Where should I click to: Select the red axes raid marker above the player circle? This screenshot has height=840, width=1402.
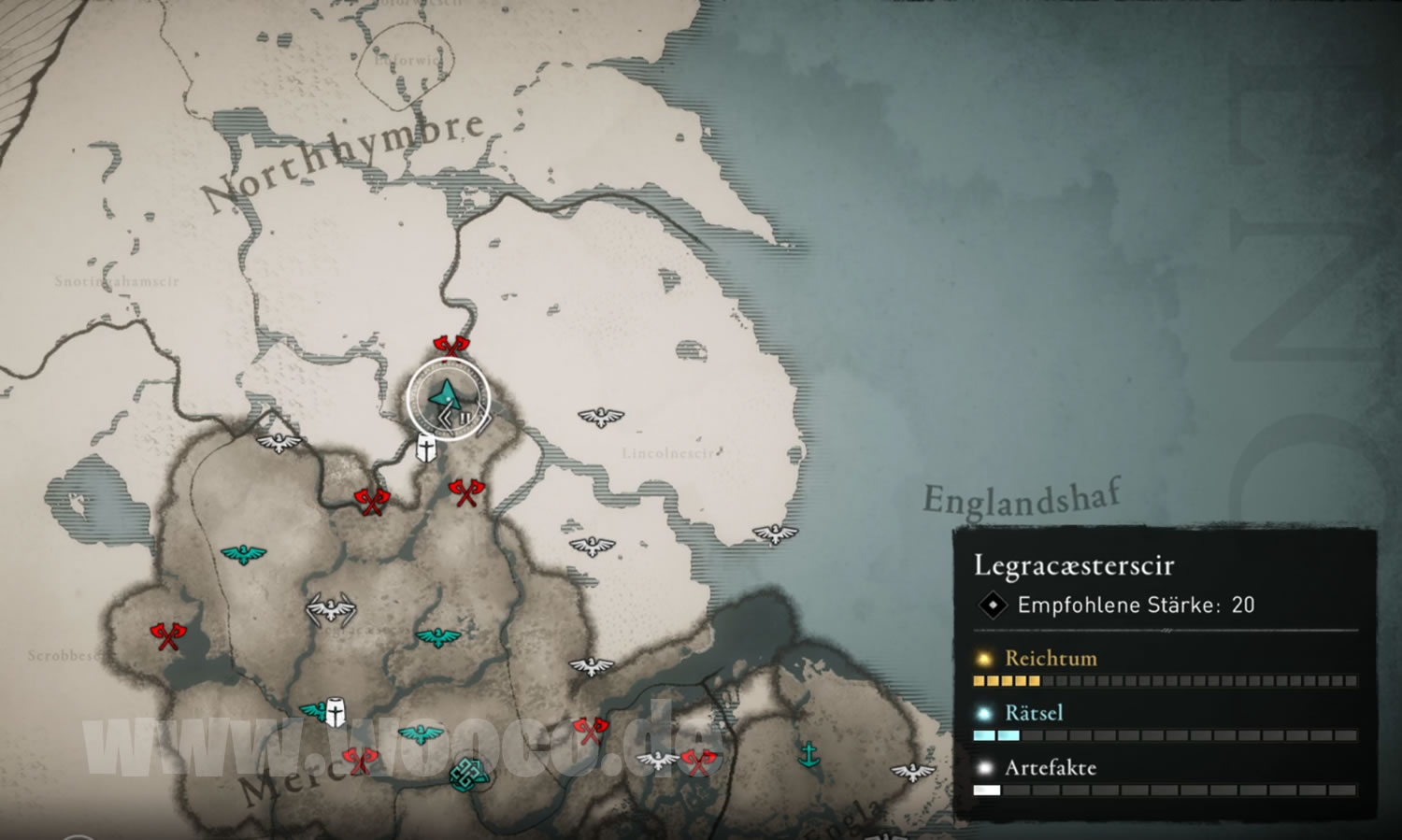pos(451,348)
